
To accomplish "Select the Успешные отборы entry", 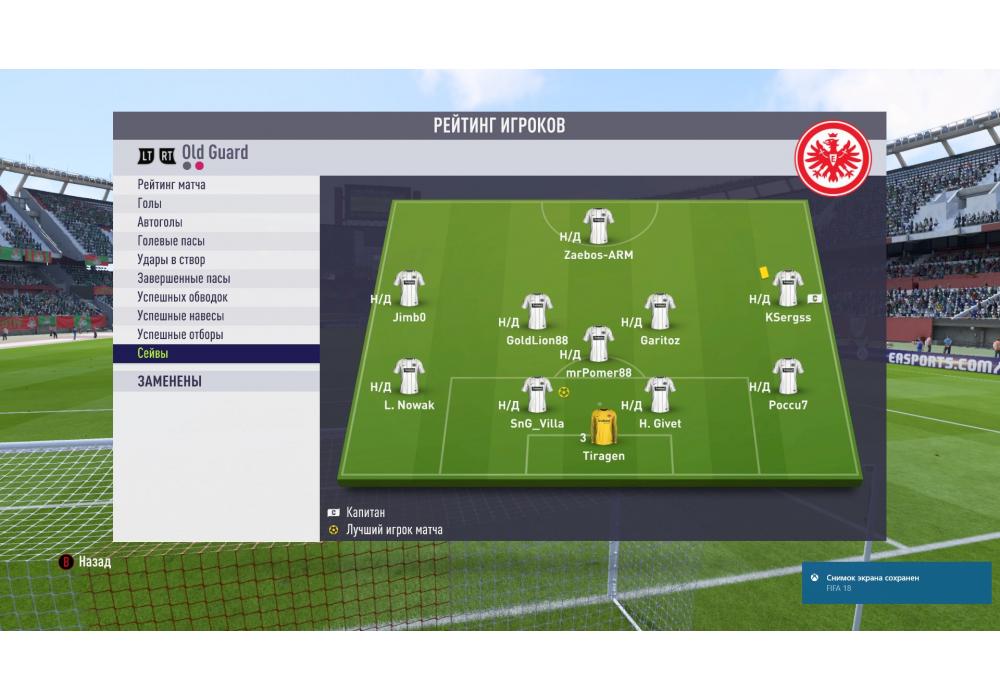I will 180,335.
